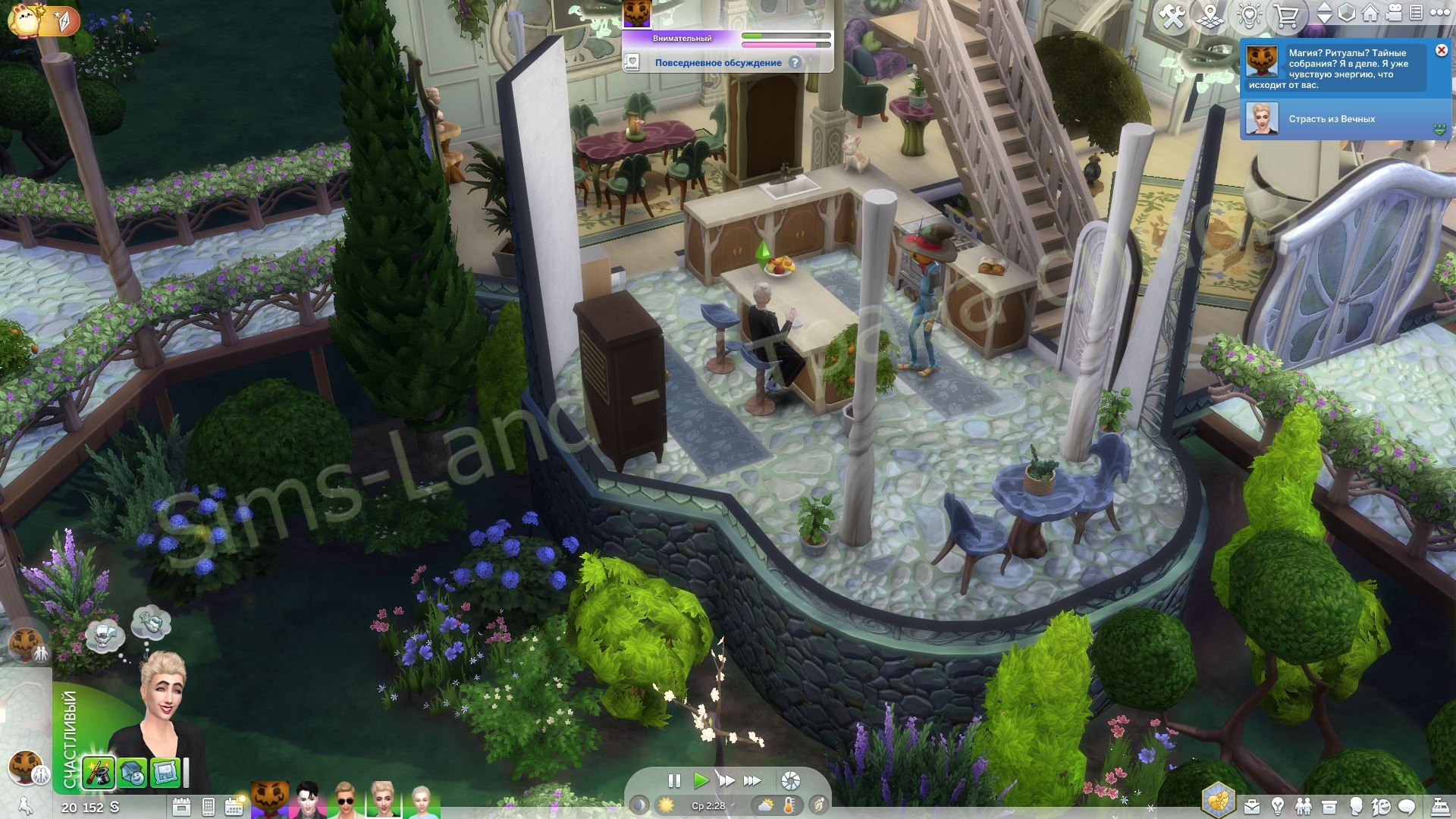This screenshot has height=819, width=1456.
Task: Close the pumpkin-head notification message
Action: click(1442, 50)
